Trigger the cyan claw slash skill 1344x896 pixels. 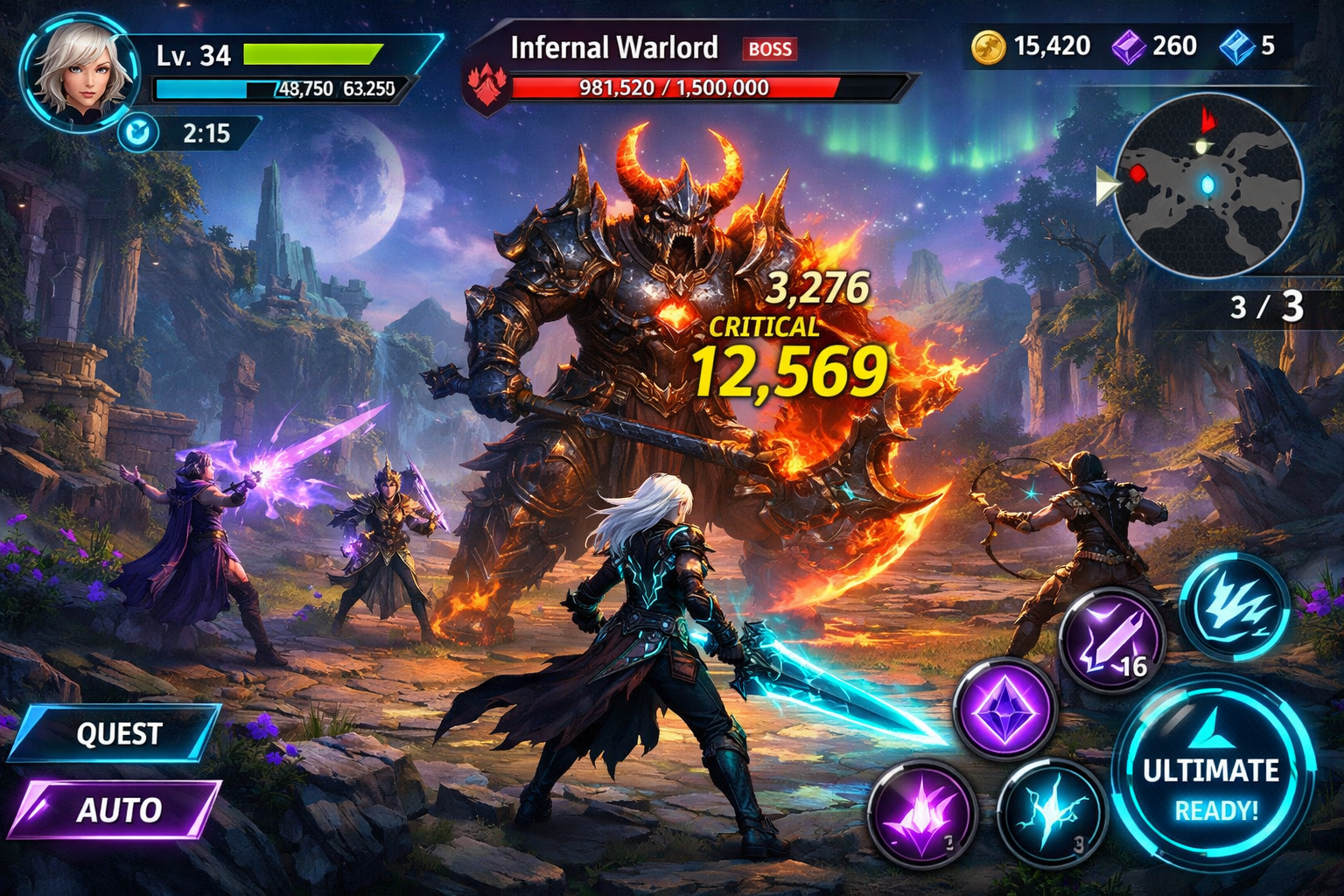[x=1235, y=604]
